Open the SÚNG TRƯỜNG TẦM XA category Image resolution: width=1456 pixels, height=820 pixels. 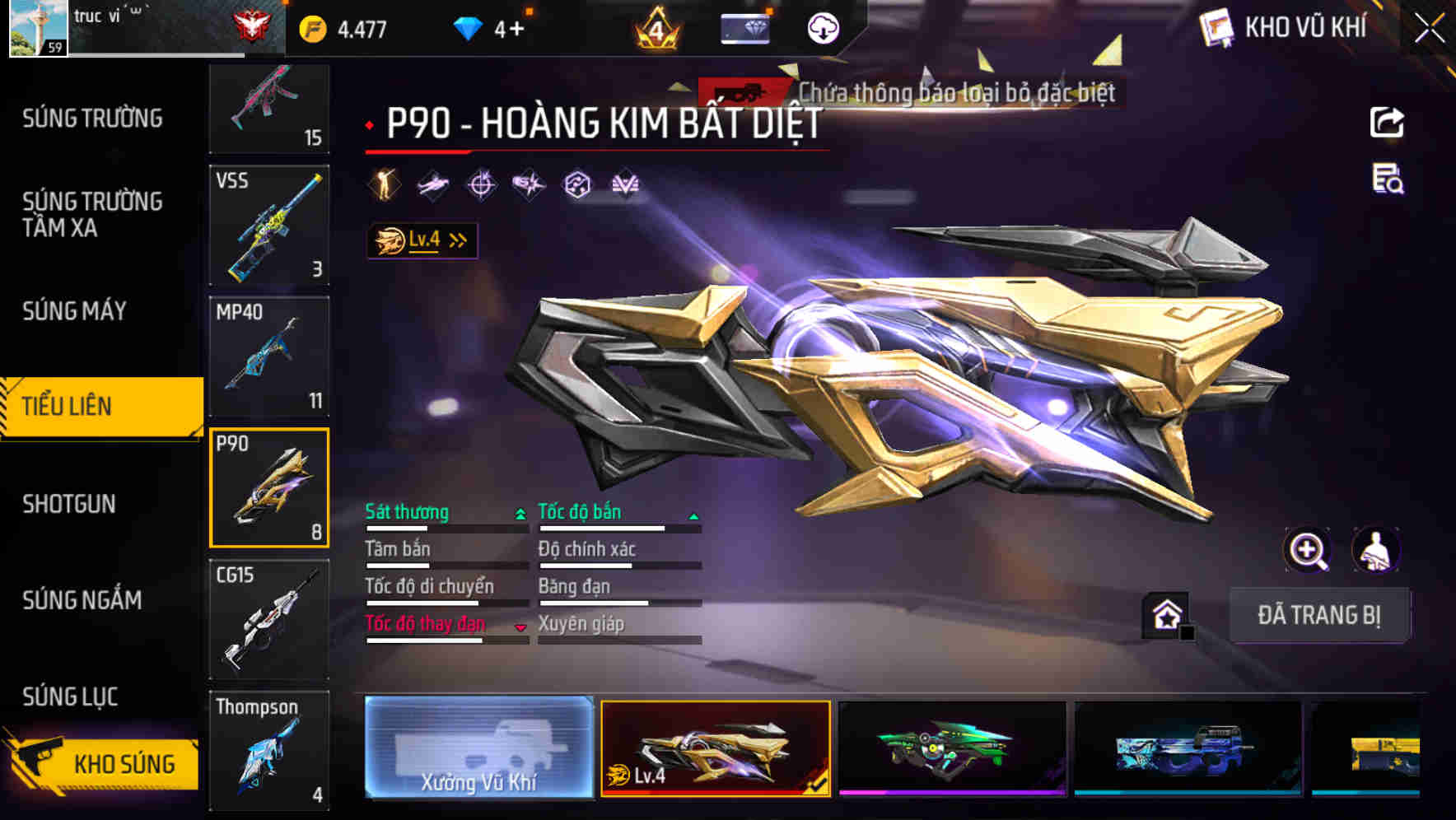point(91,216)
